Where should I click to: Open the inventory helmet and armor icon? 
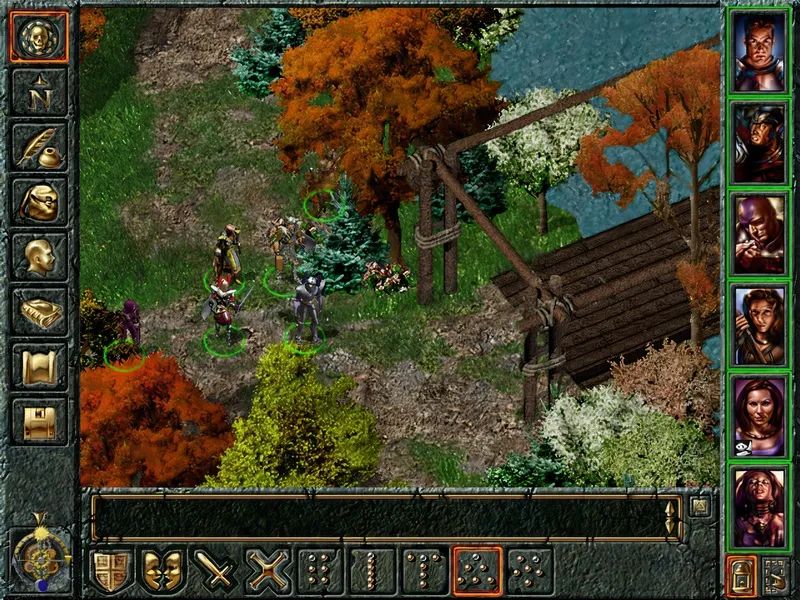(x=40, y=202)
